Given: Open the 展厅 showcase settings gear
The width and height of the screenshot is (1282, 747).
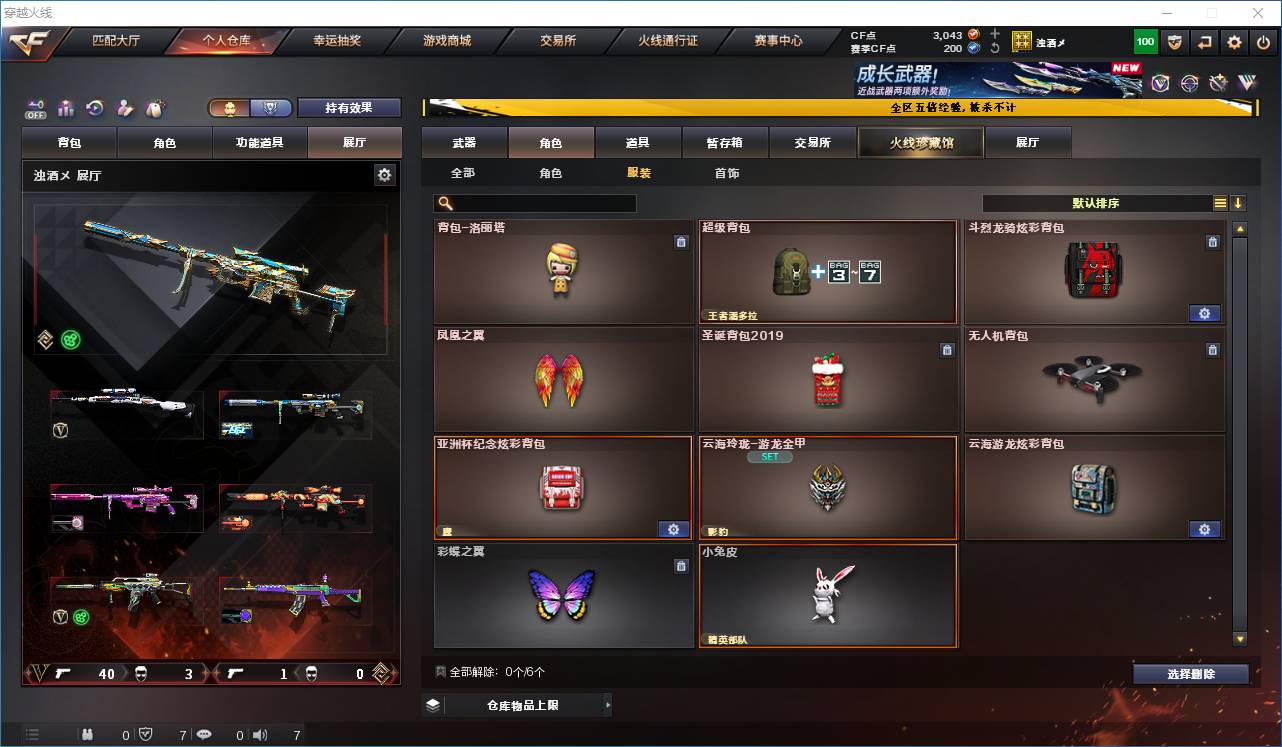Looking at the screenshot, I should pyautogui.click(x=385, y=174).
